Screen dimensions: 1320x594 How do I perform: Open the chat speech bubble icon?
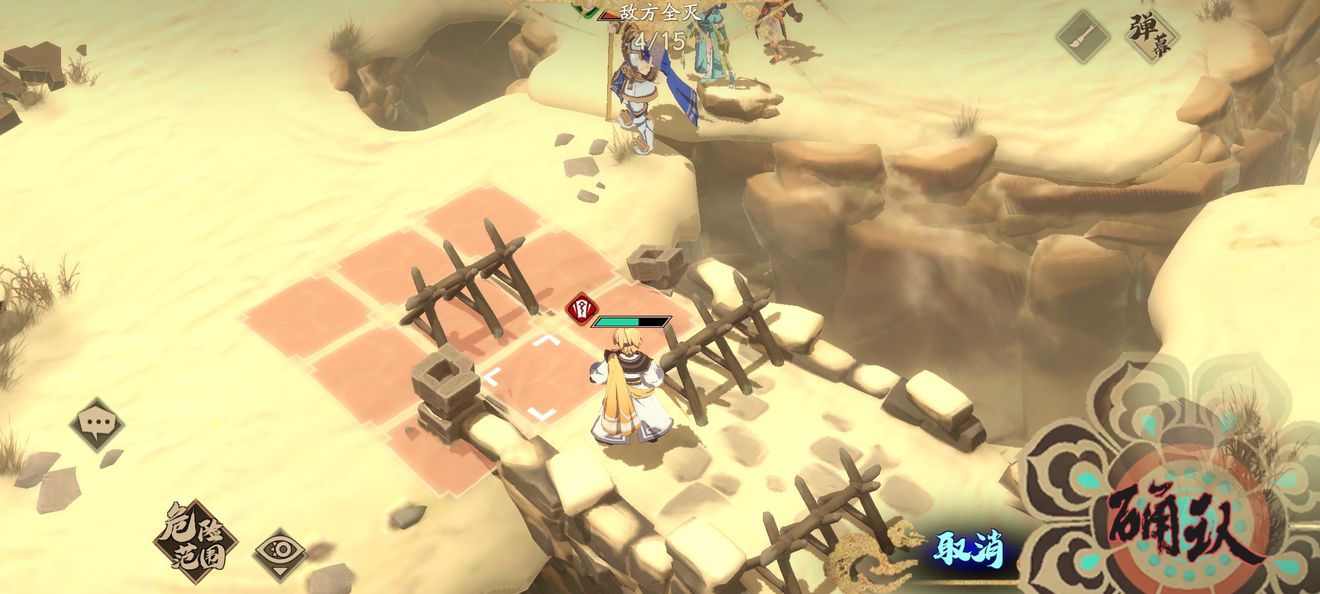click(97, 425)
